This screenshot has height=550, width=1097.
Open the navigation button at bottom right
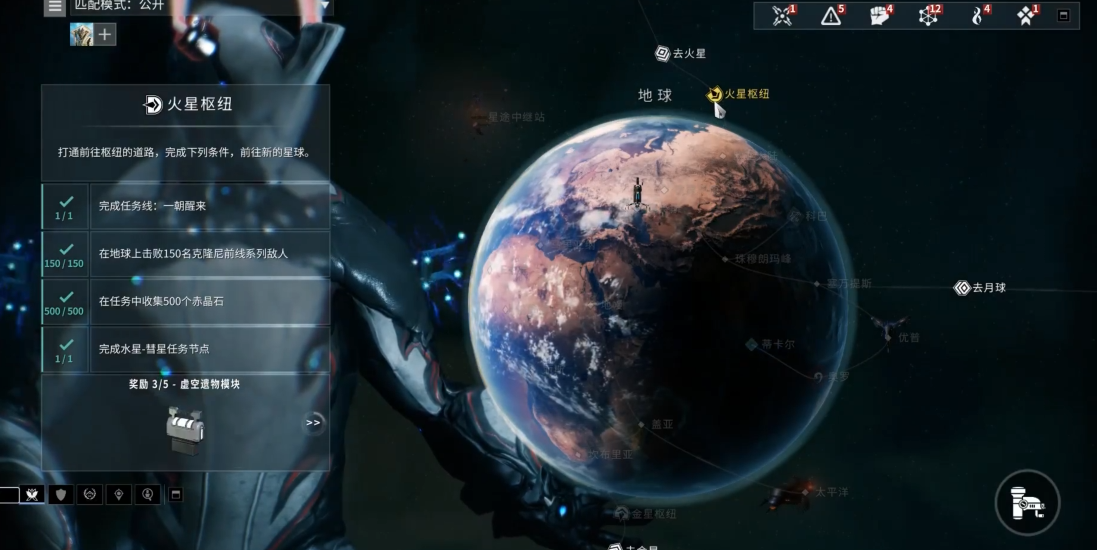coord(1027,501)
